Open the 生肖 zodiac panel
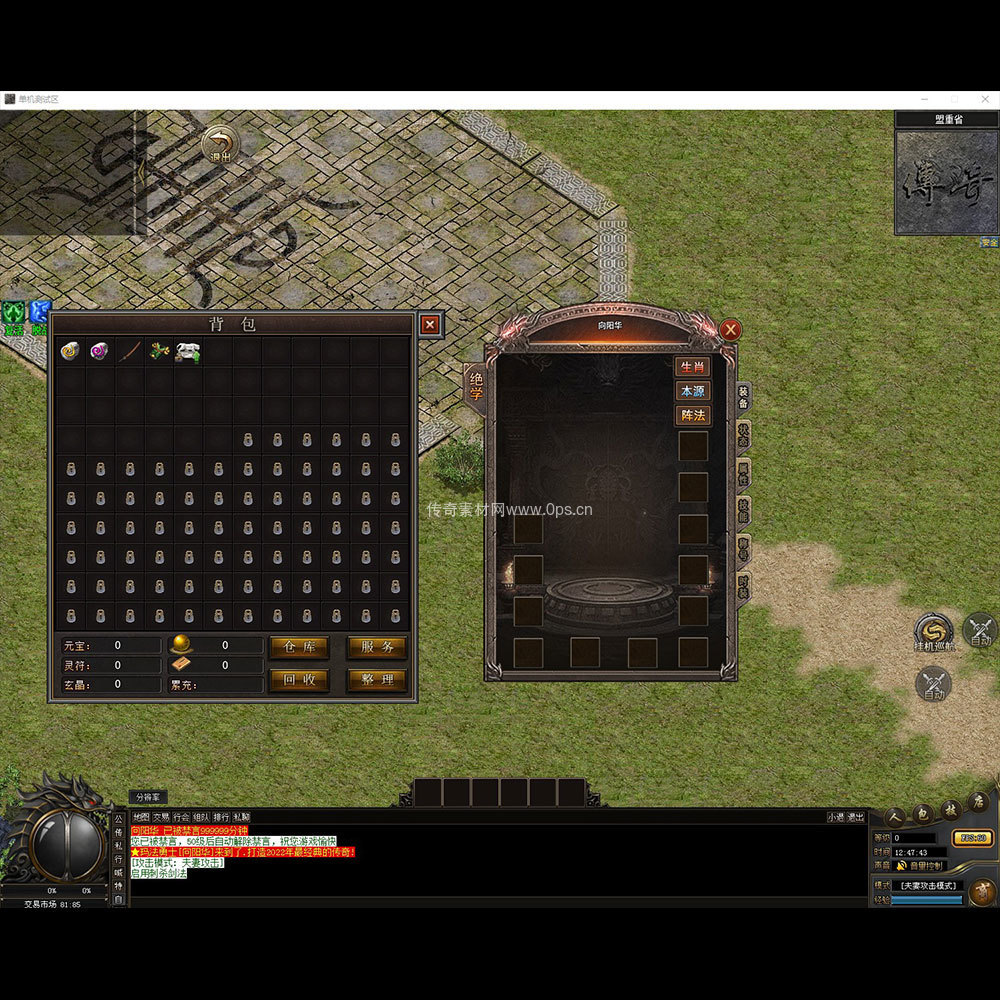This screenshot has width=1000, height=1000. tap(692, 367)
